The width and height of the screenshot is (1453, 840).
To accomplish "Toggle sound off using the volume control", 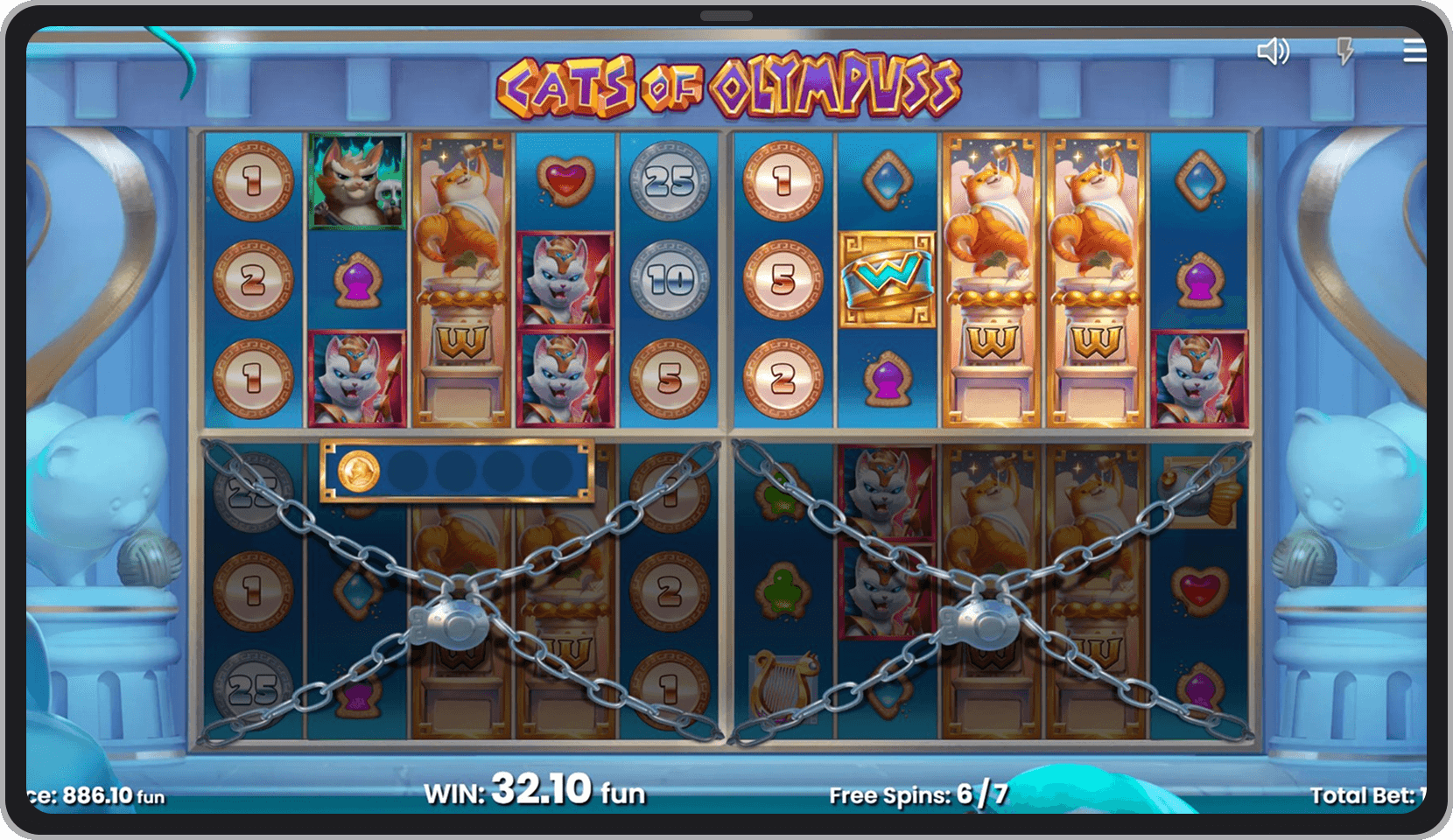I will 1274,52.
